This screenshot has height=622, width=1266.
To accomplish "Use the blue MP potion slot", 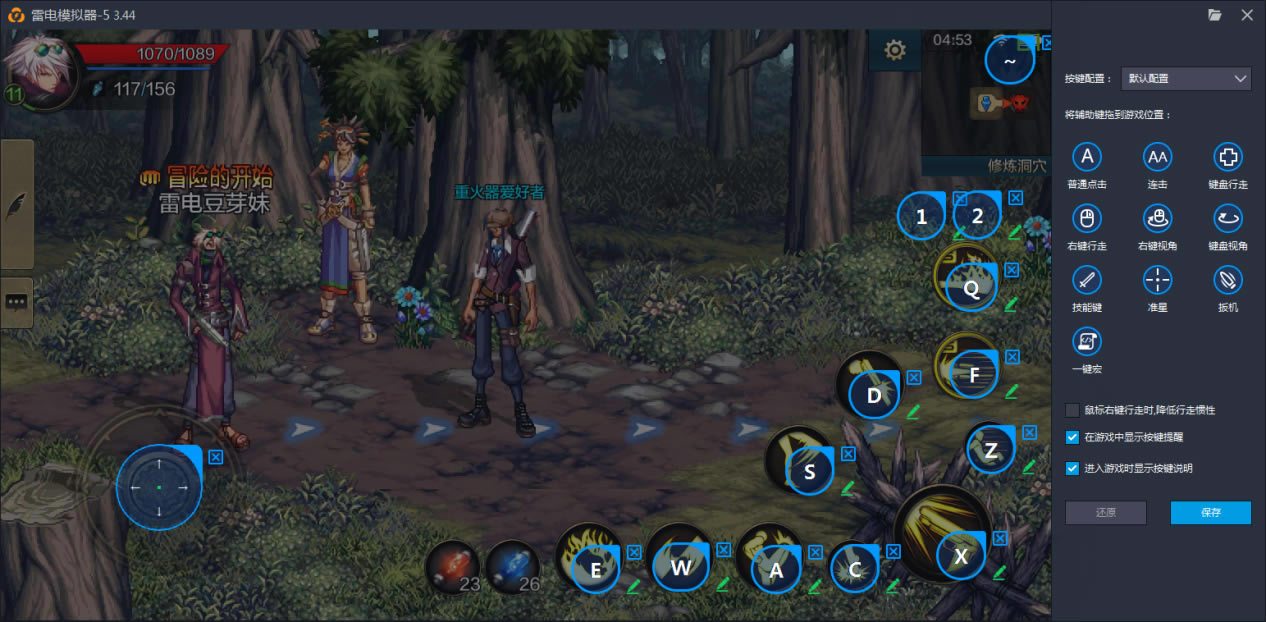I will coord(512,566).
